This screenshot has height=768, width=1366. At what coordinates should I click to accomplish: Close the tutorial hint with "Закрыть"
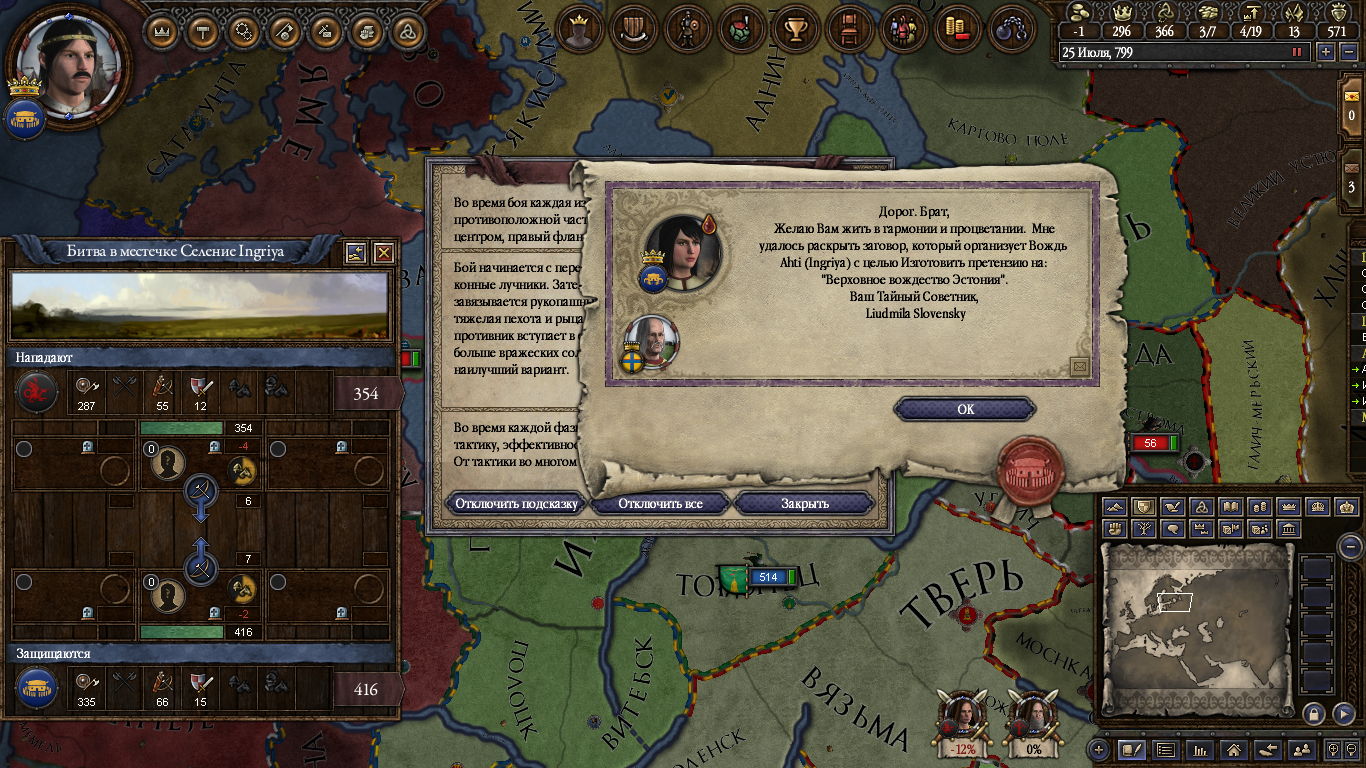804,503
